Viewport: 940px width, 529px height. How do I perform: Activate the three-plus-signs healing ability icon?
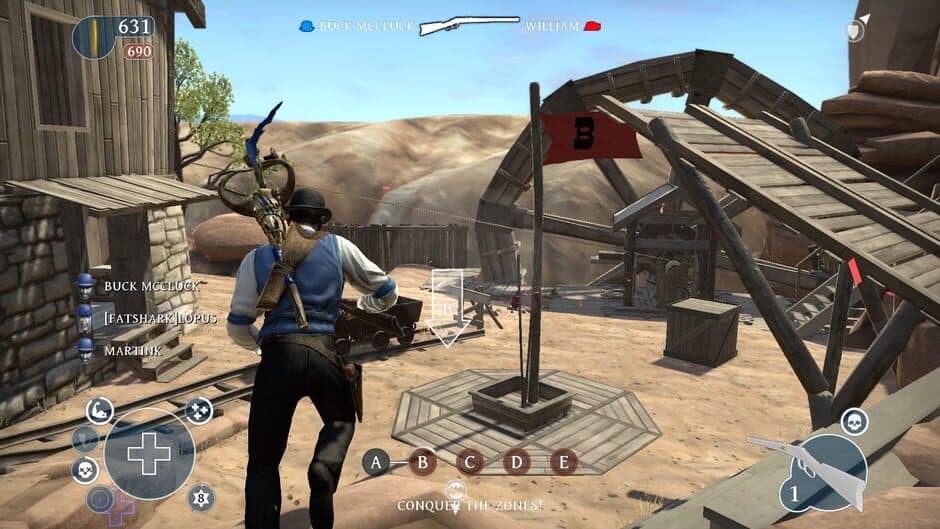click(199, 410)
